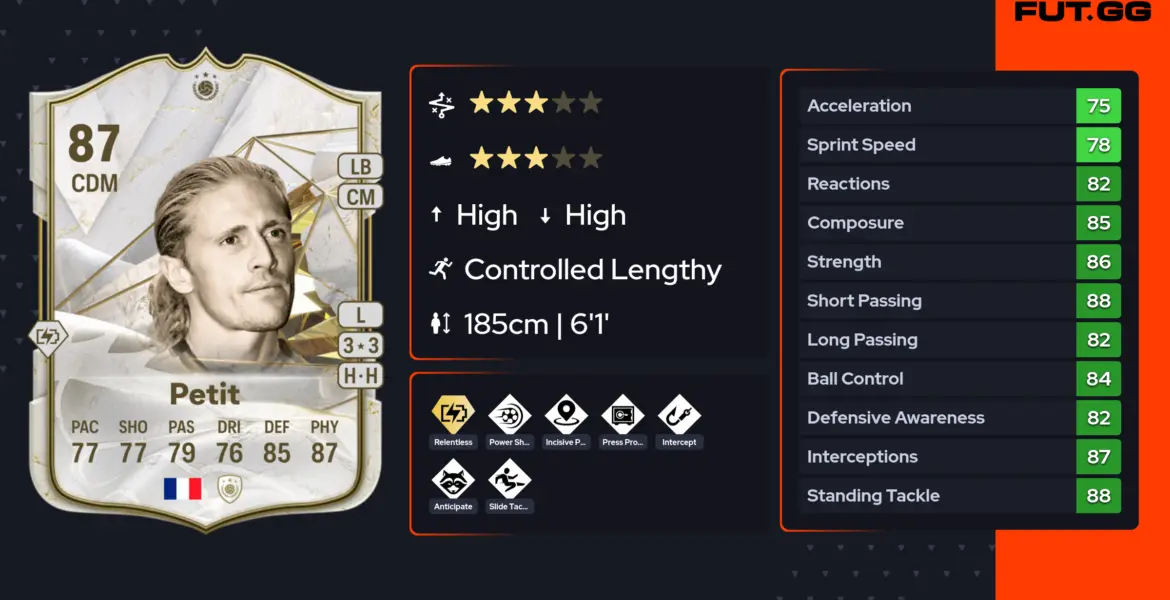Click the FUT.GG logo

1079,13
